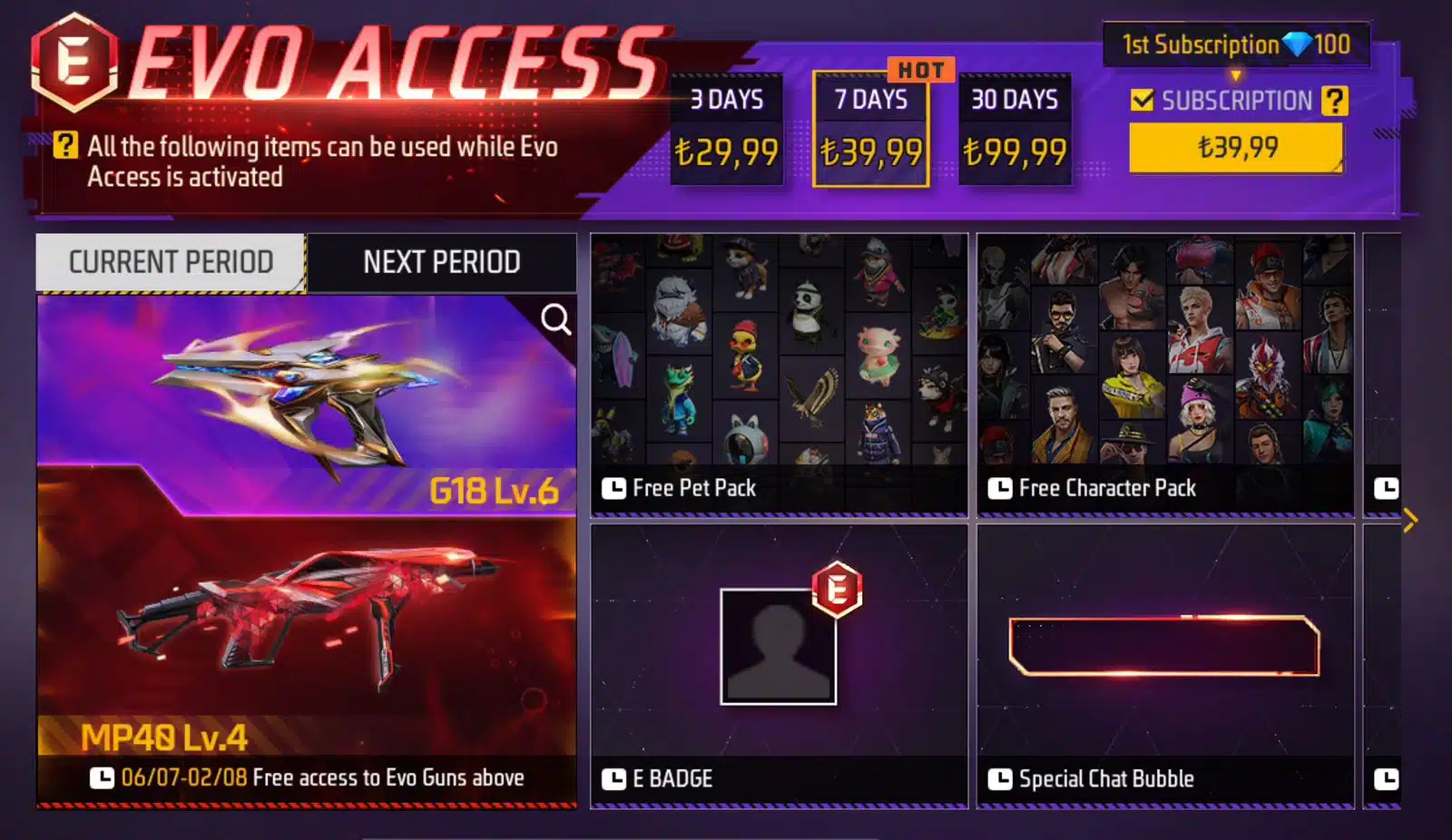The width and height of the screenshot is (1452, 840).
Task: Switch to the Next Period tab
Action: 442,262
